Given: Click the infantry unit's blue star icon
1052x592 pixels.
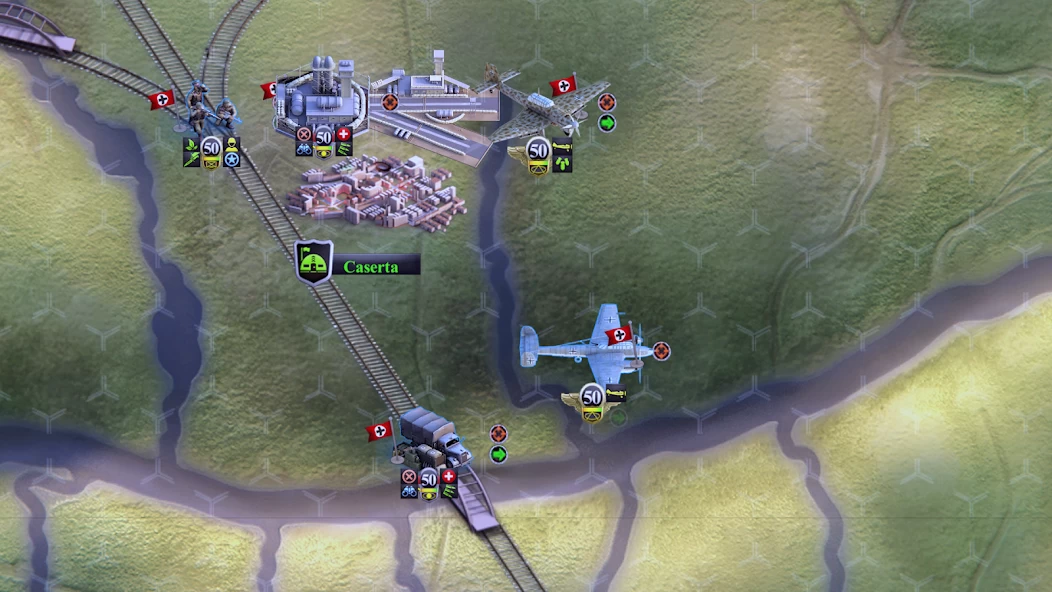Looking at the screenshot, I should click(232, 159).
